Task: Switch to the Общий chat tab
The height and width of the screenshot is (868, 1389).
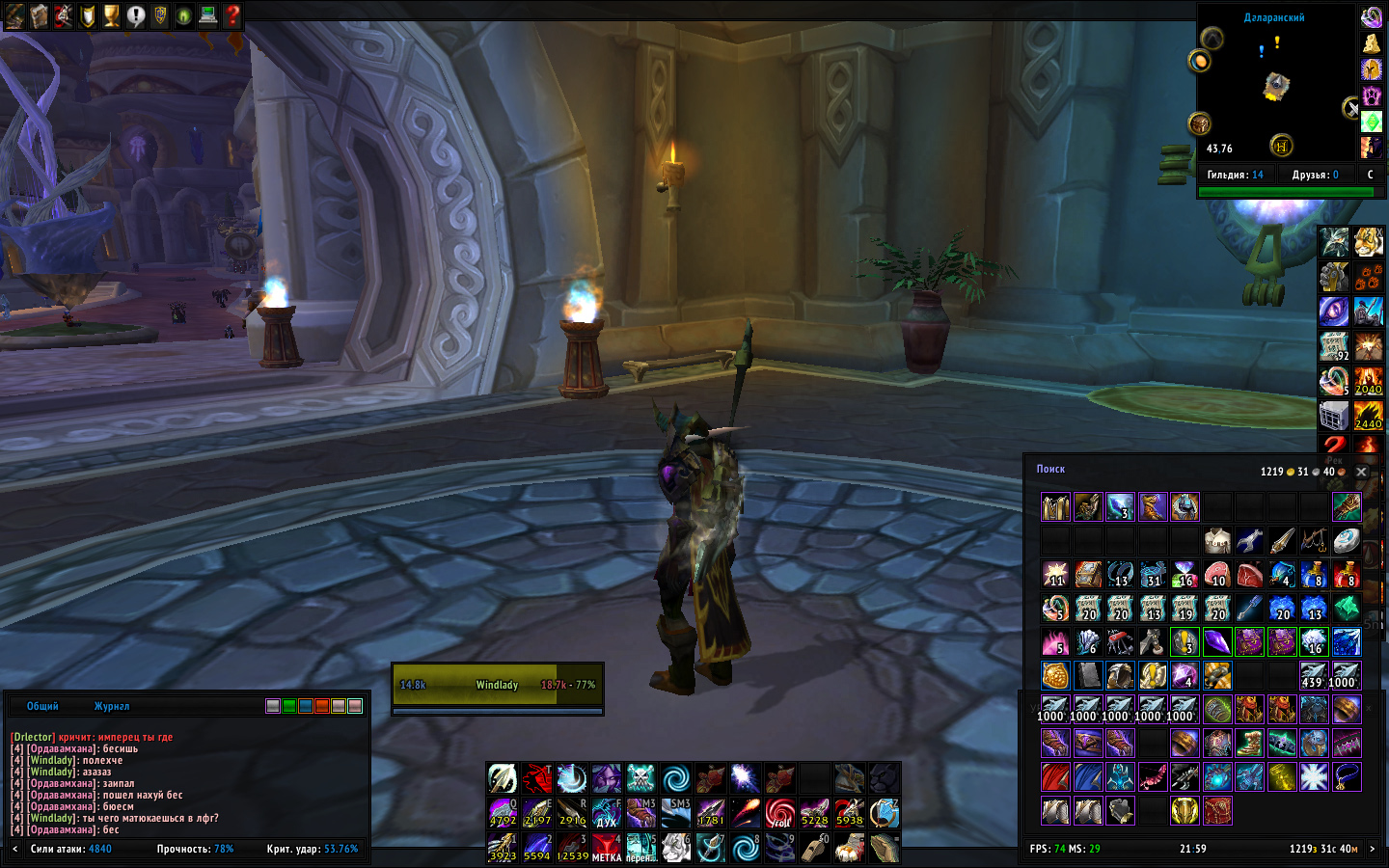Action: [x=42, y=706]
